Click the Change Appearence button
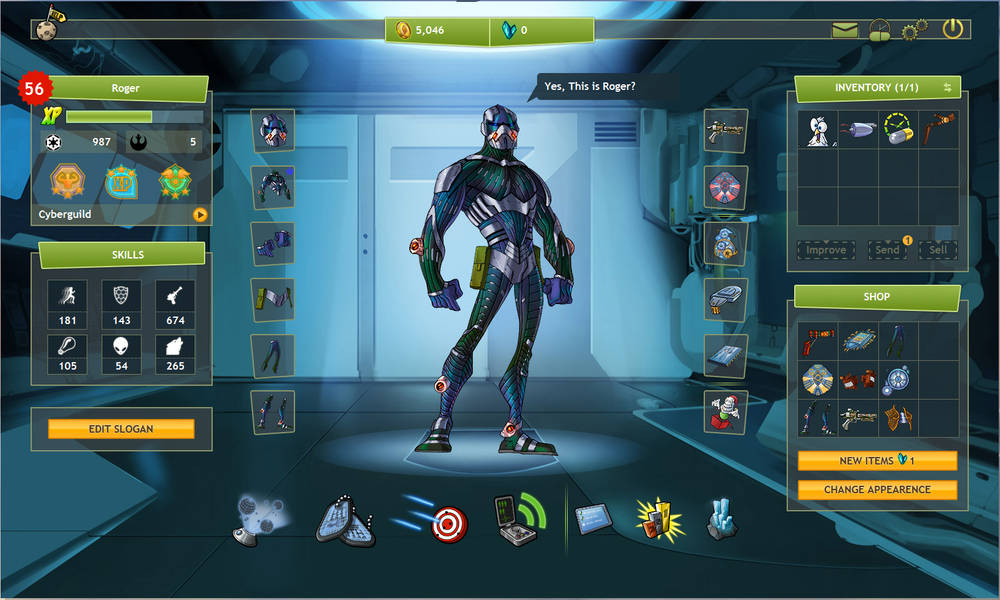 pos(877,490)
